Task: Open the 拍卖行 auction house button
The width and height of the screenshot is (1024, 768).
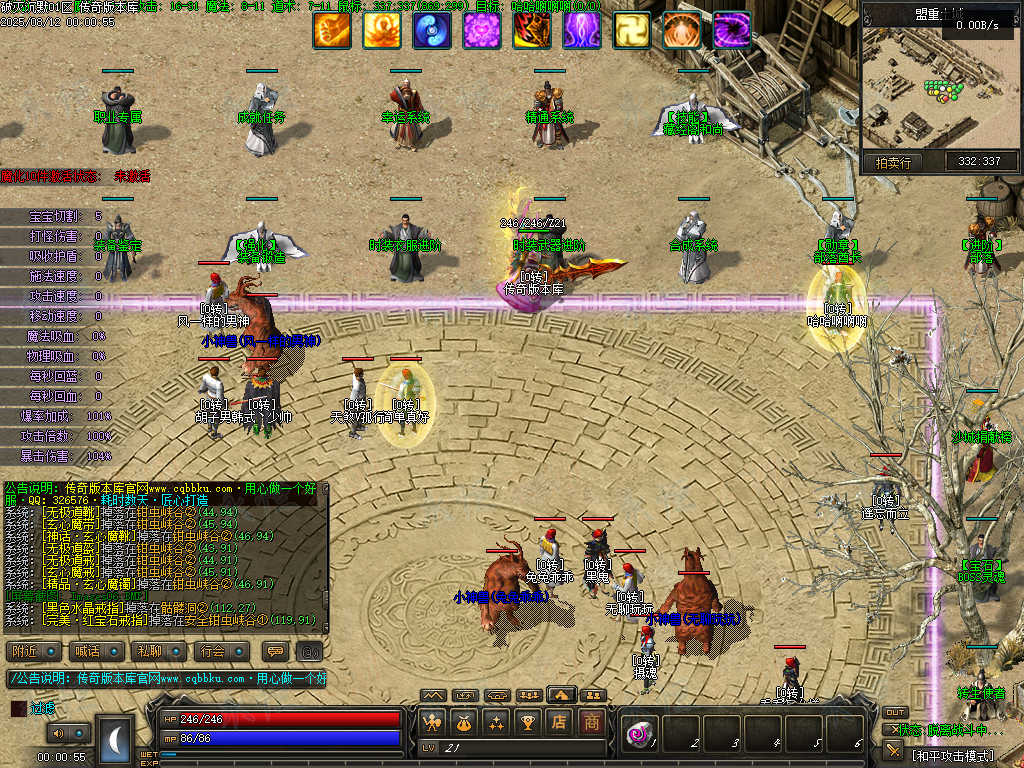Action: point(893,162)
